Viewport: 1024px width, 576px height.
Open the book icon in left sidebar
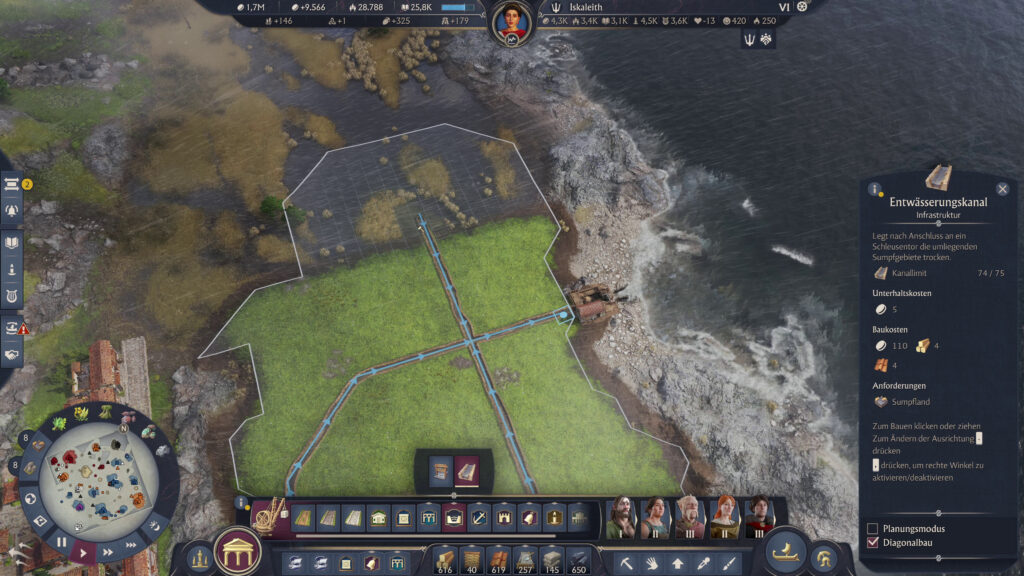[13, 241]
